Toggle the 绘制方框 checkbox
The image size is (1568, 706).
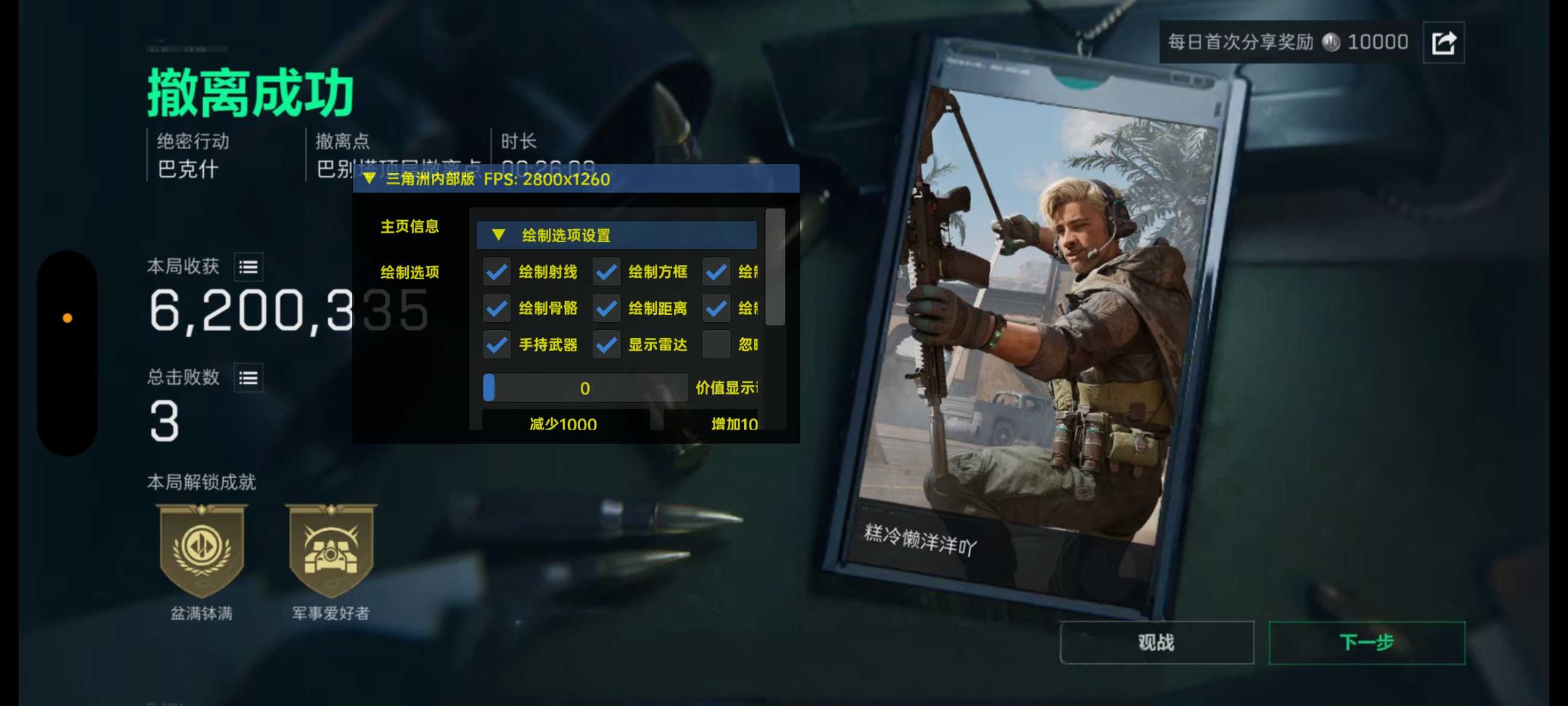click(x=606, y=272)
